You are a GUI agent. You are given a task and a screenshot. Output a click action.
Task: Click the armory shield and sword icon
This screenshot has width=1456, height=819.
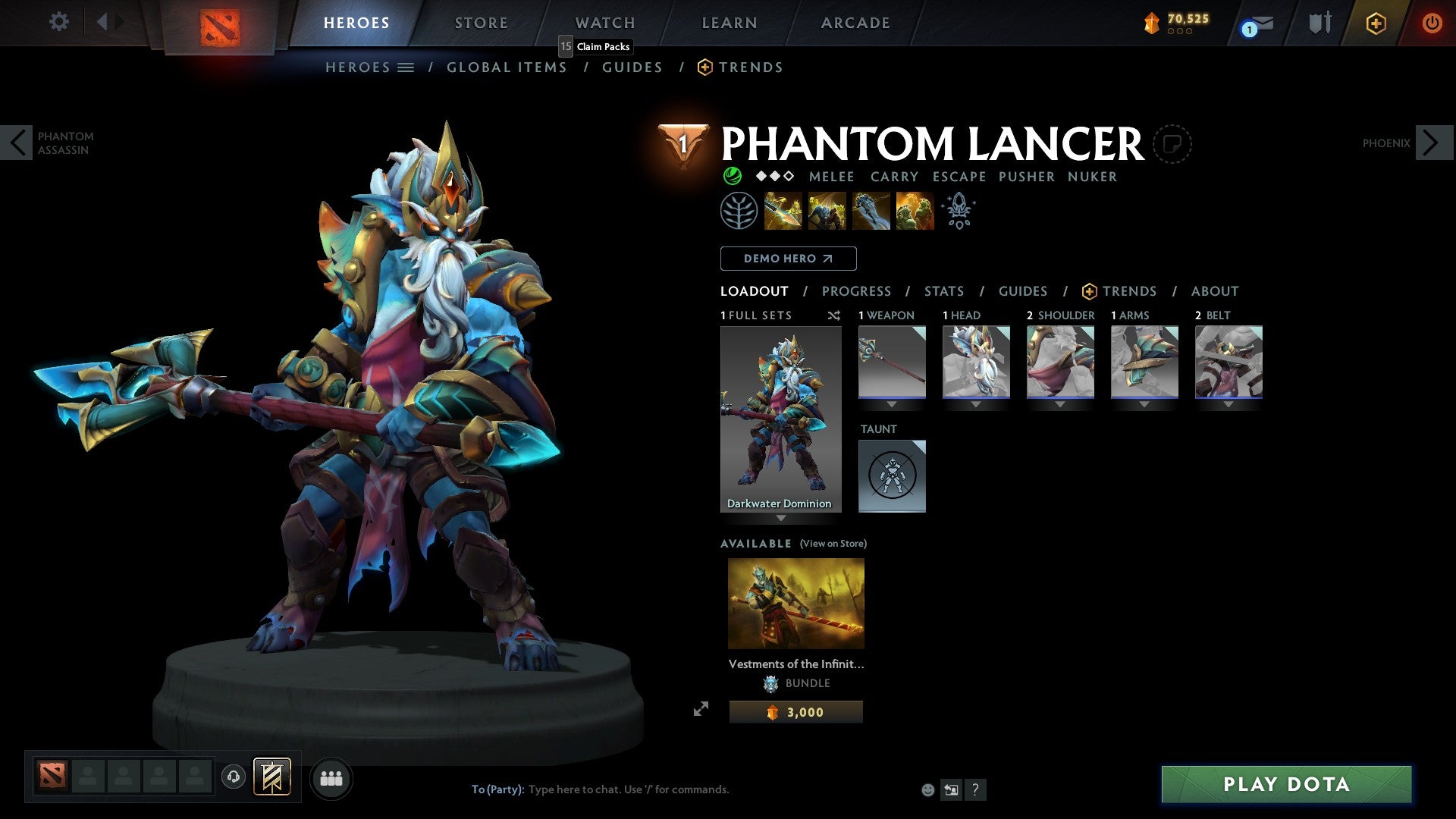pos(1319,23)
